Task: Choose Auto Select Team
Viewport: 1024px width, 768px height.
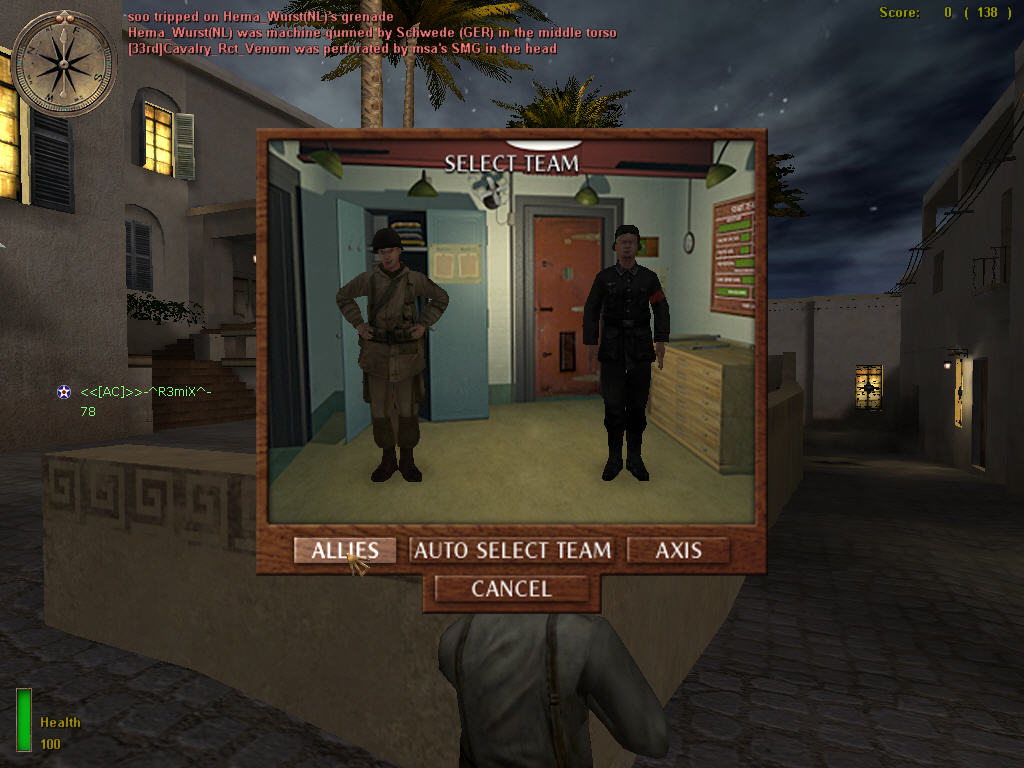Action: [512, 550]
